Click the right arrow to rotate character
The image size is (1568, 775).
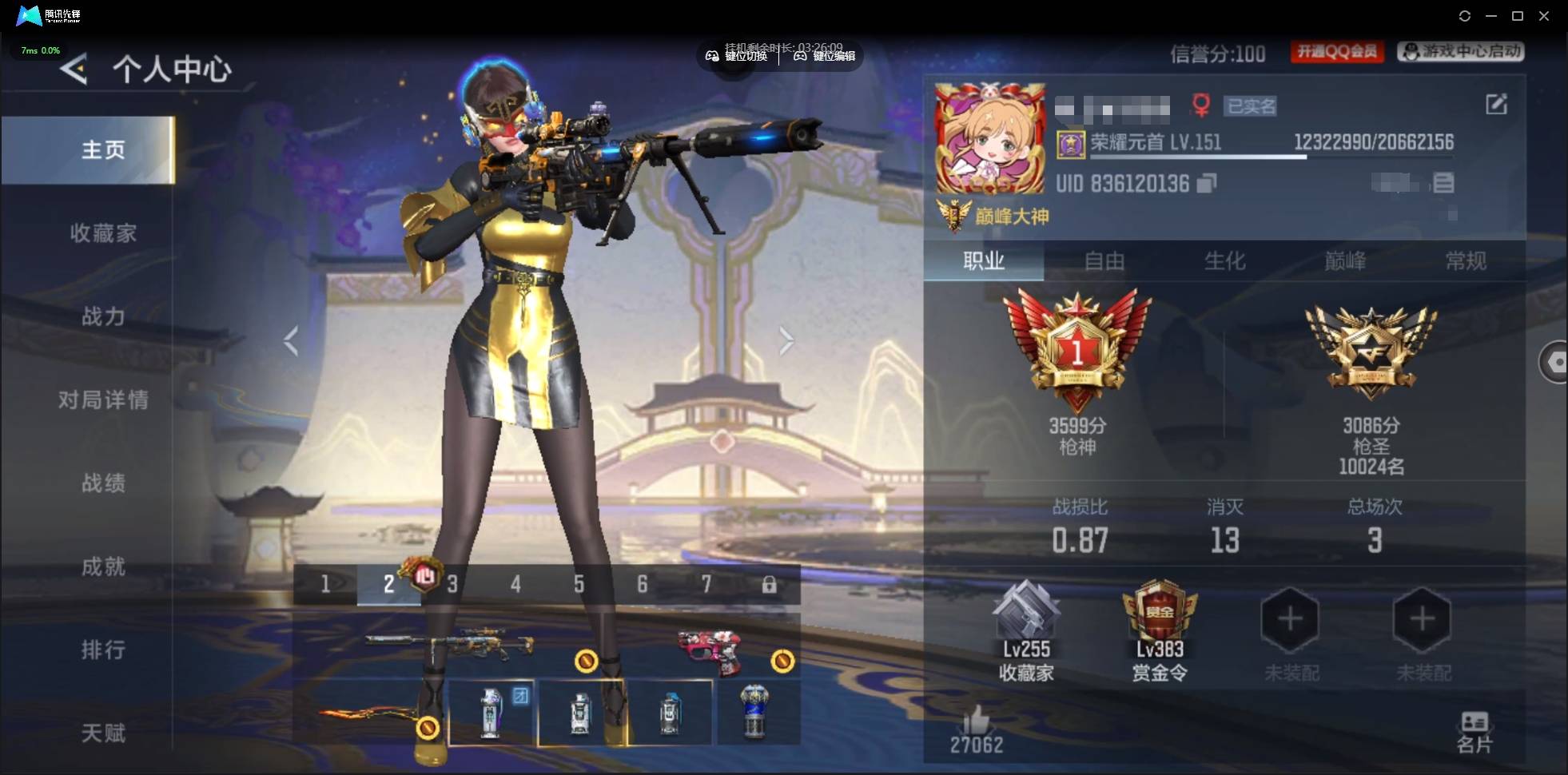pyautogui.click(x=787, y=340)
